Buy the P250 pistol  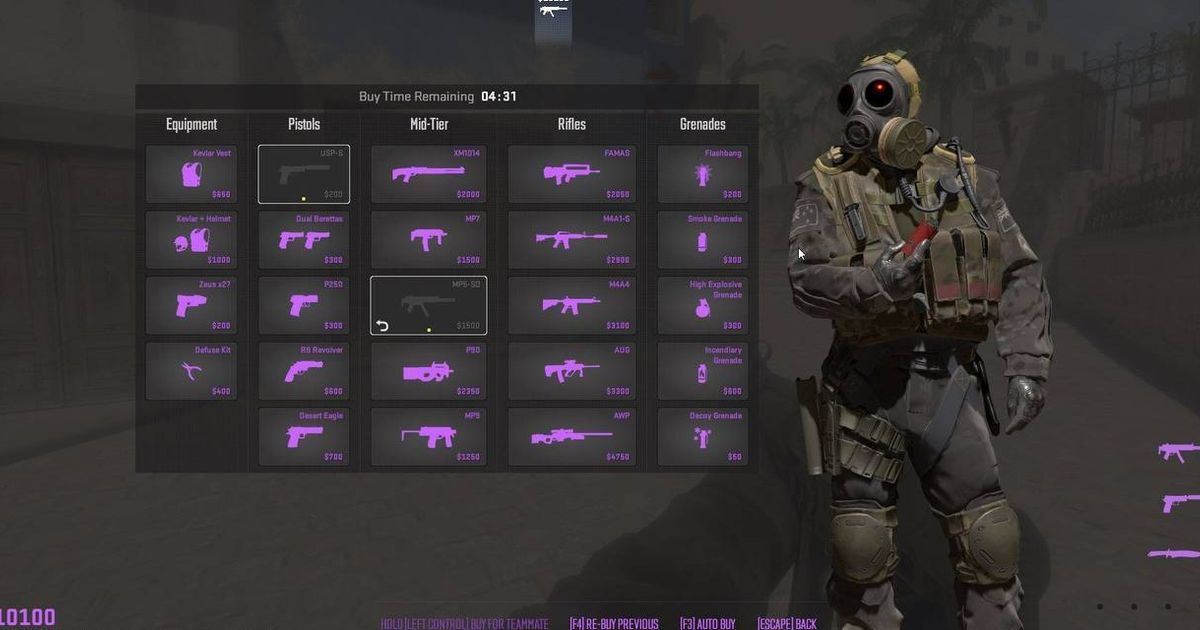click(x=304, y=306)
